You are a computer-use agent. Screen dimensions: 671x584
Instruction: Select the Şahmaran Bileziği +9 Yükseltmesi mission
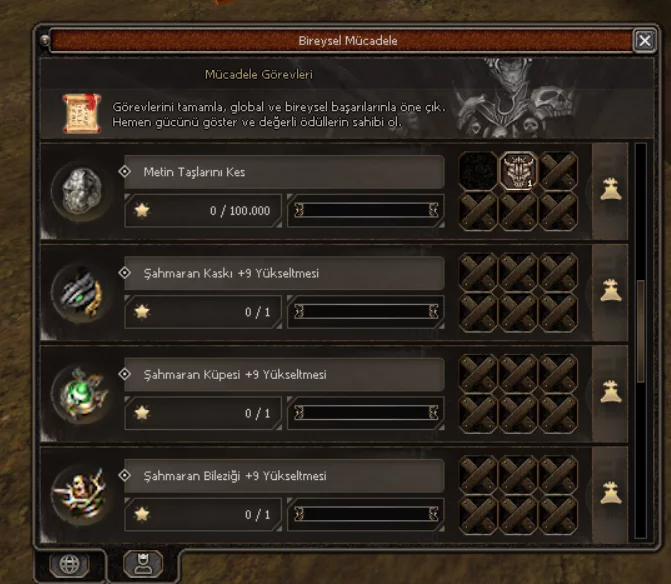tap(284, 476)
